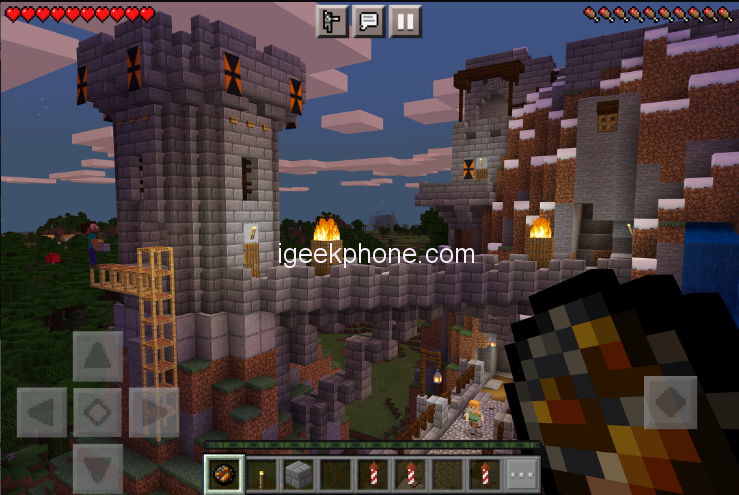Open the chat speech bubble button

369,21
